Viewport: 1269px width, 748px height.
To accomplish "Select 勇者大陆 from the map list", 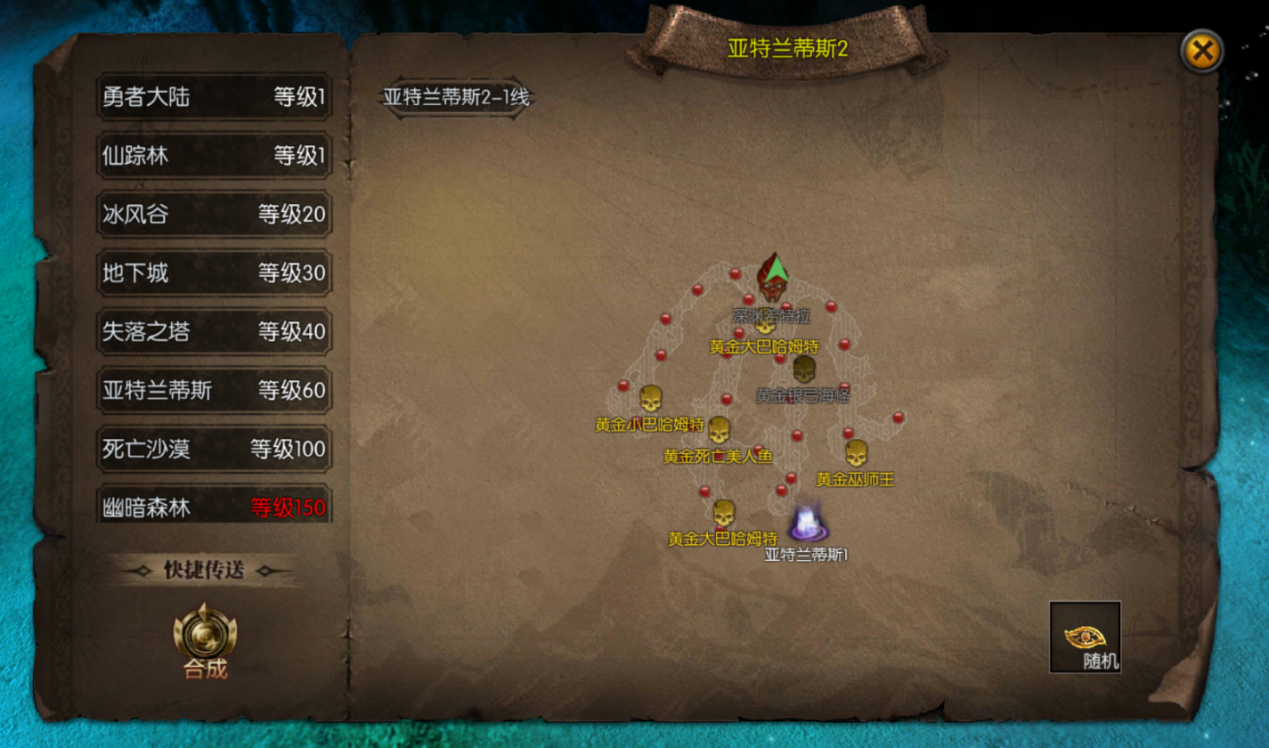I will [214, 97].
